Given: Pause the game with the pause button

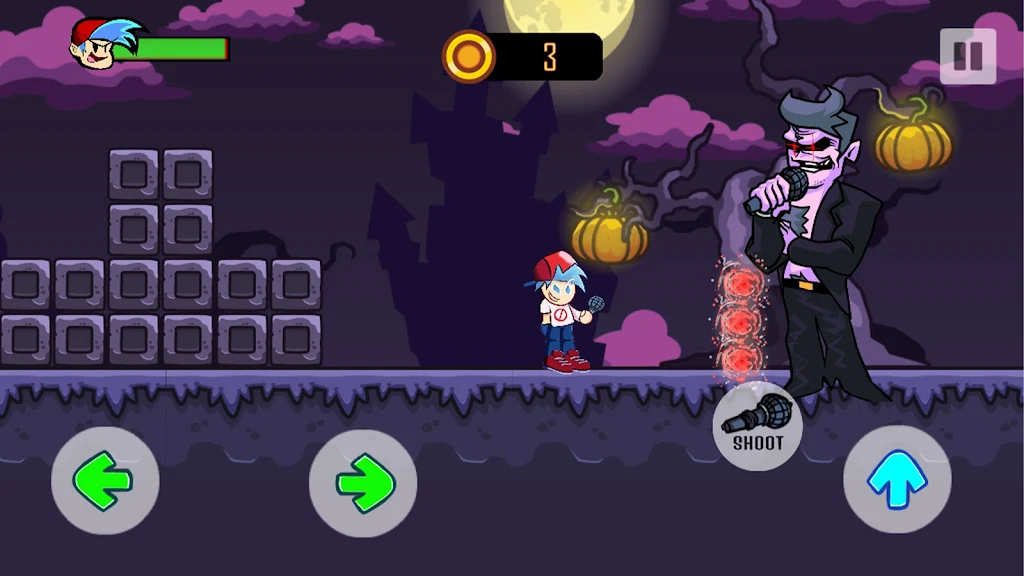Looking at the screenshot, I should pyautogui.click(x=967, y=56).
